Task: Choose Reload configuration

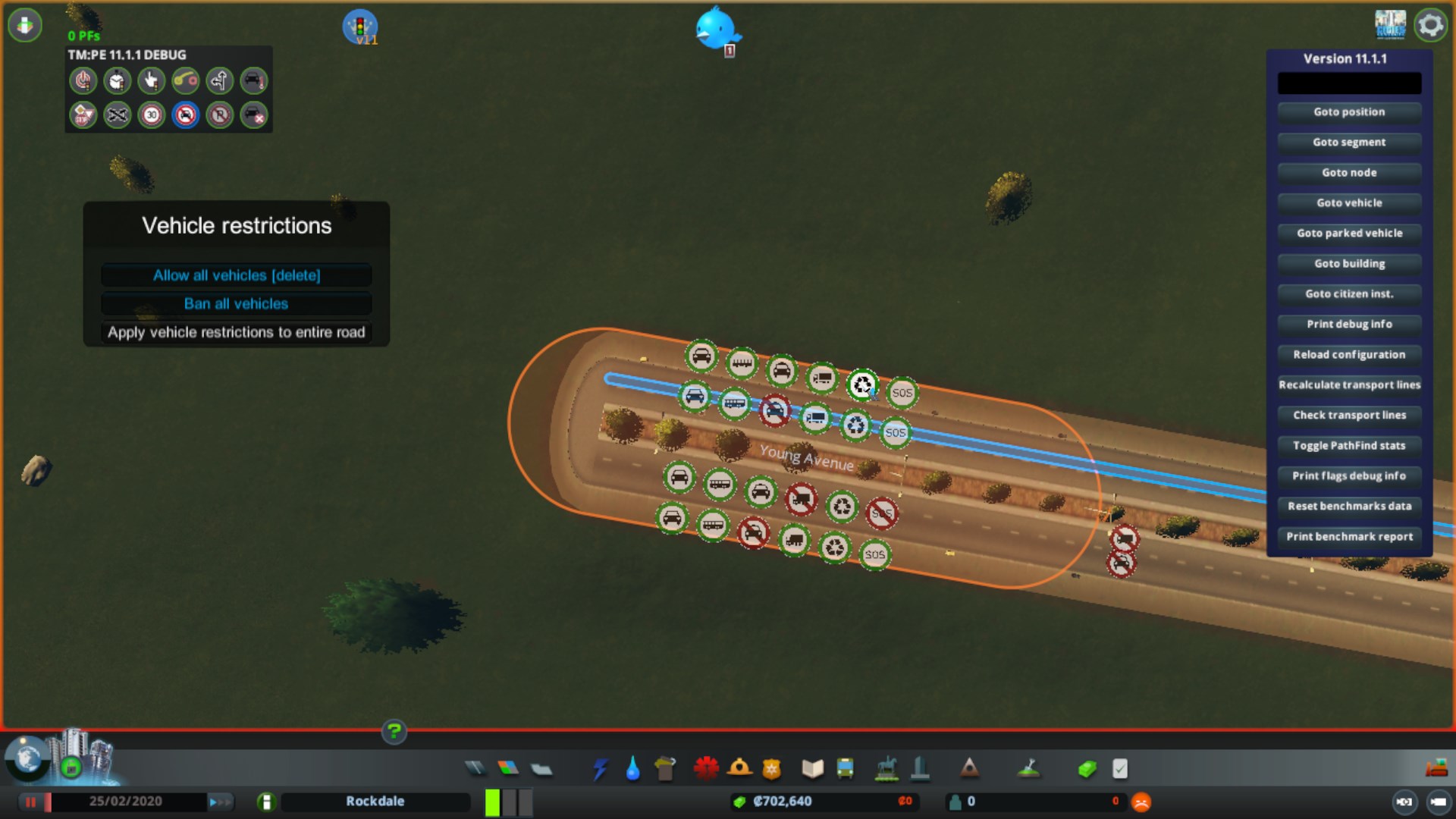Action: tap(1349, 355)
